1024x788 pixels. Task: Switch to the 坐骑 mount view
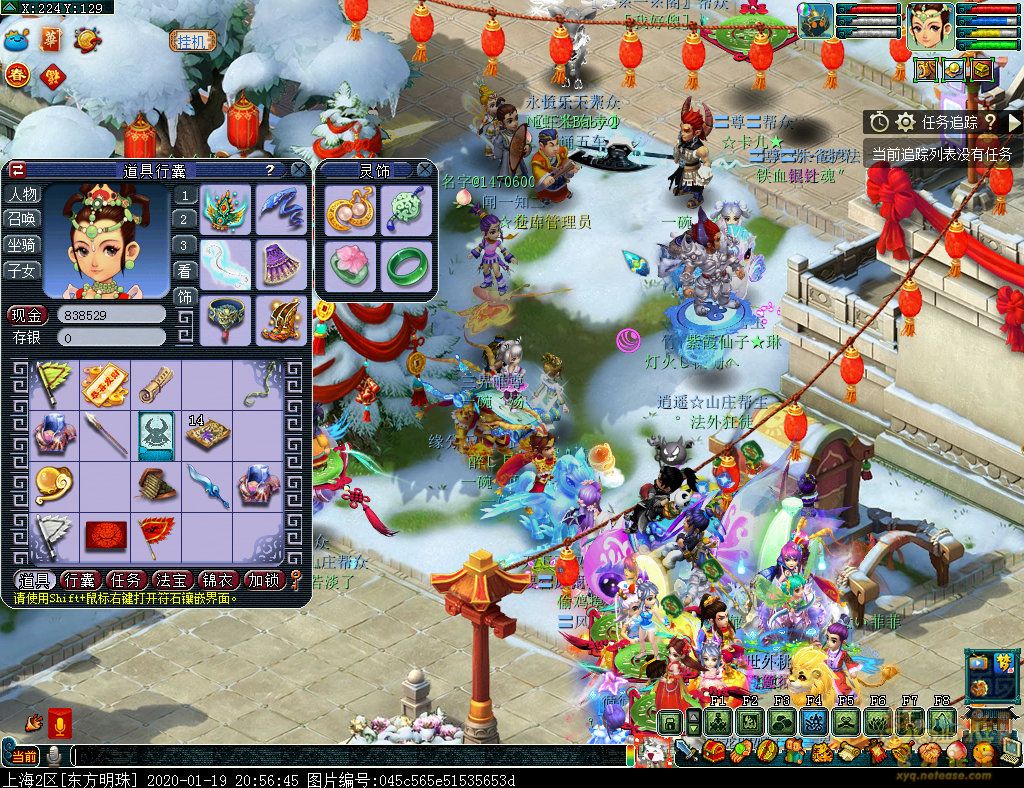tap(23, 245)
